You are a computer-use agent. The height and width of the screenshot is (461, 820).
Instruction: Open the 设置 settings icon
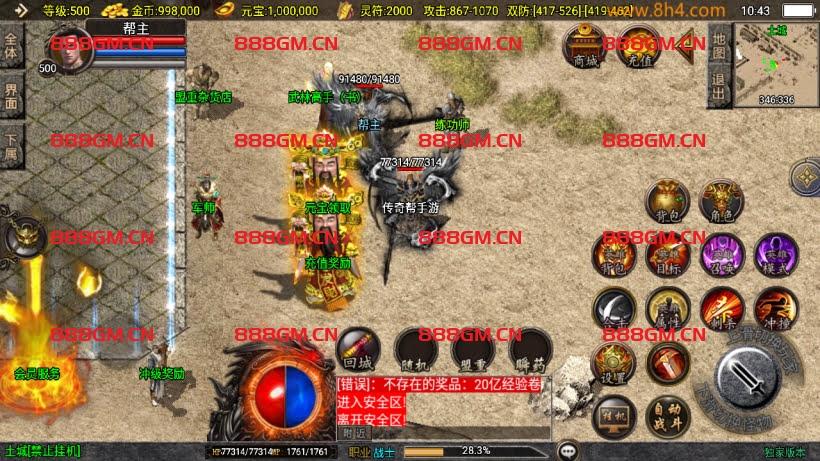(x=613, y=364)
